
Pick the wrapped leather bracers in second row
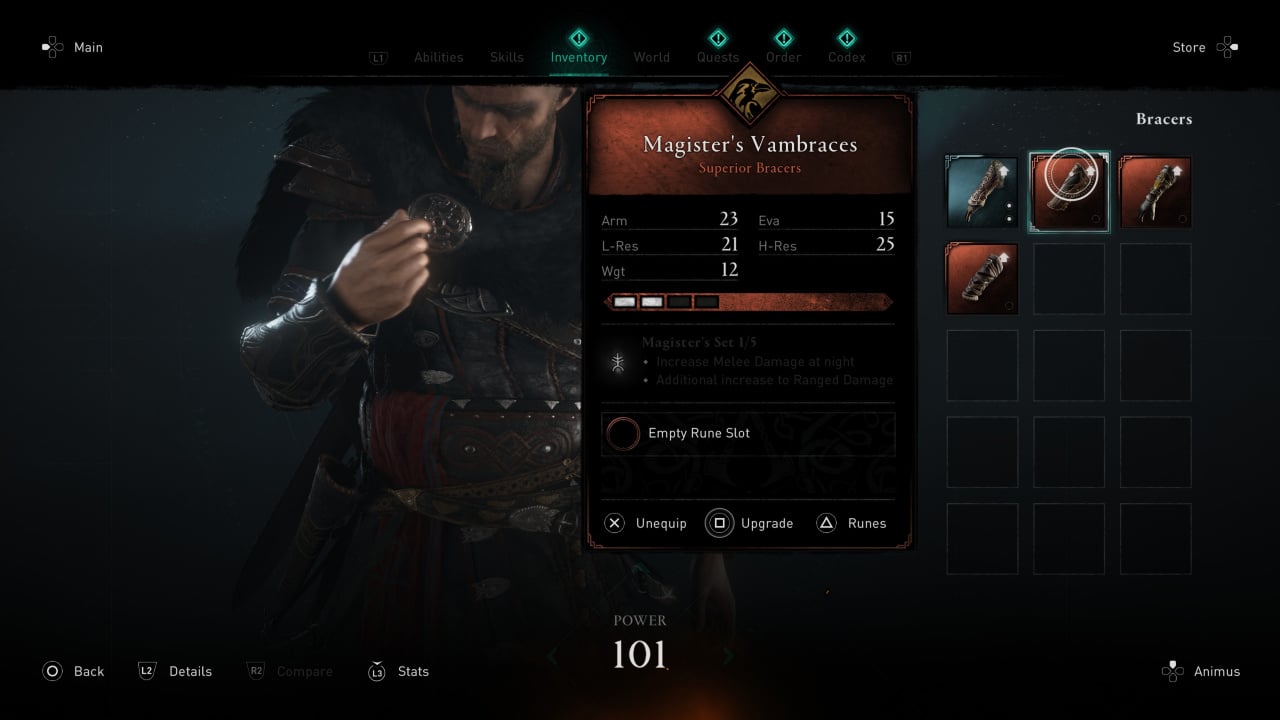point(982,279)
